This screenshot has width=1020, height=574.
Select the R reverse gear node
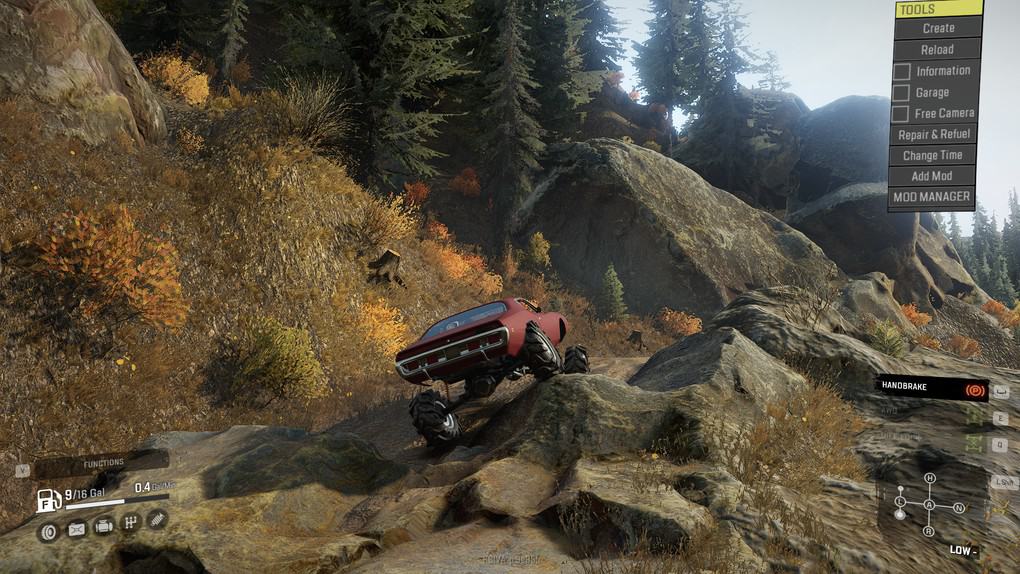tap(929, 529)
